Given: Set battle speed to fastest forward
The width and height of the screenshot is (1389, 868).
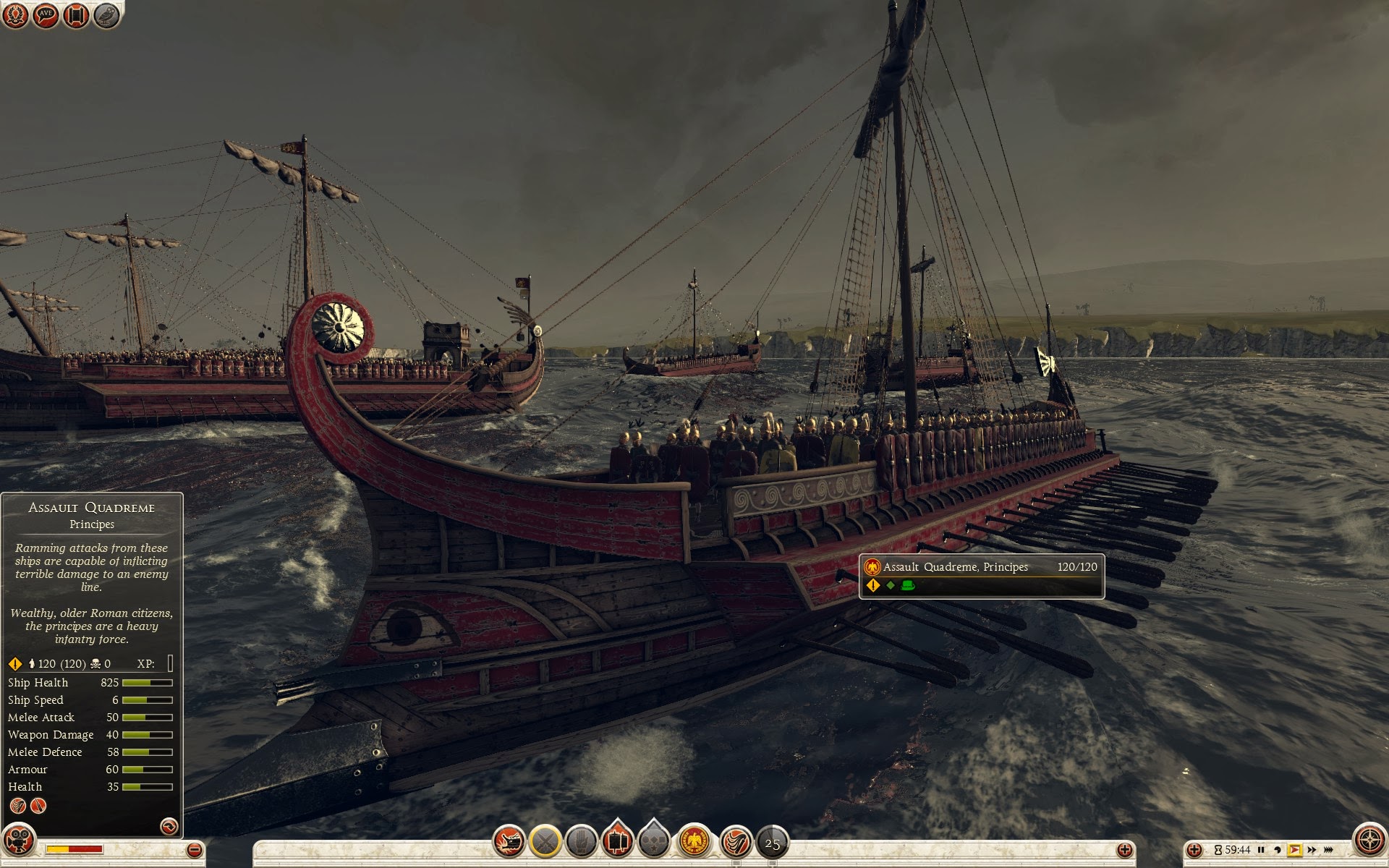Looking at the screenshot, I should 1328,850.
